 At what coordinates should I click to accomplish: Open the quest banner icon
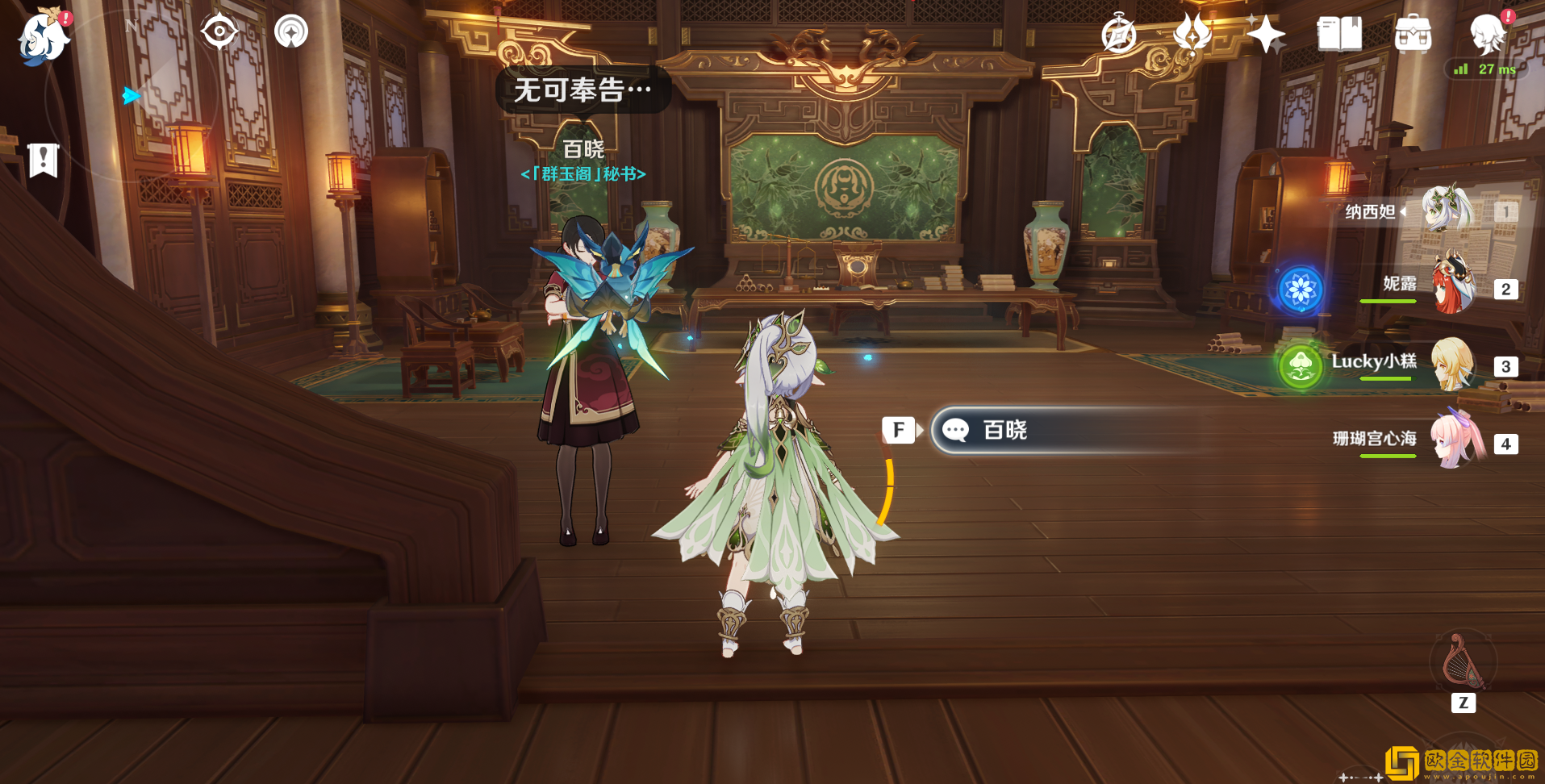pos(44,161)
